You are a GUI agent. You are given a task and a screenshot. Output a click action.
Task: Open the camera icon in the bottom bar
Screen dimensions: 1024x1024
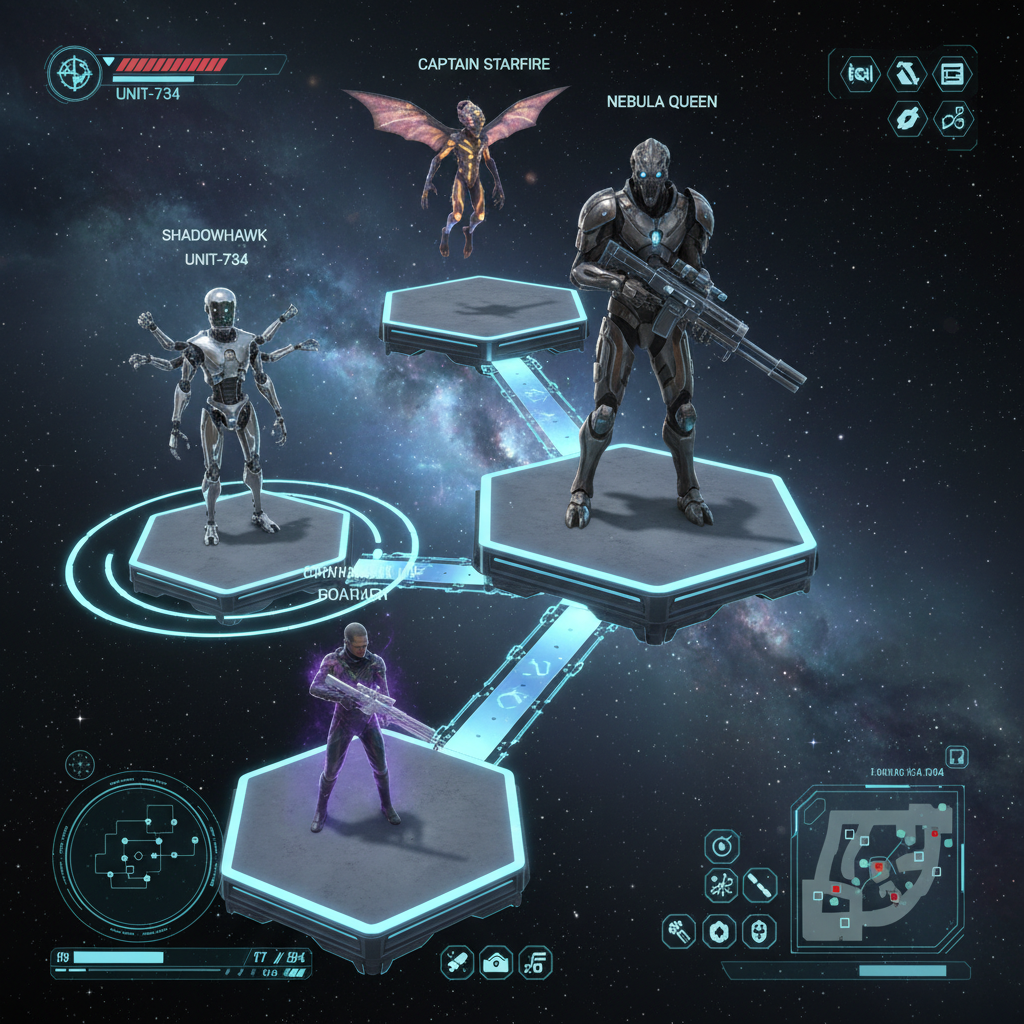495,963
